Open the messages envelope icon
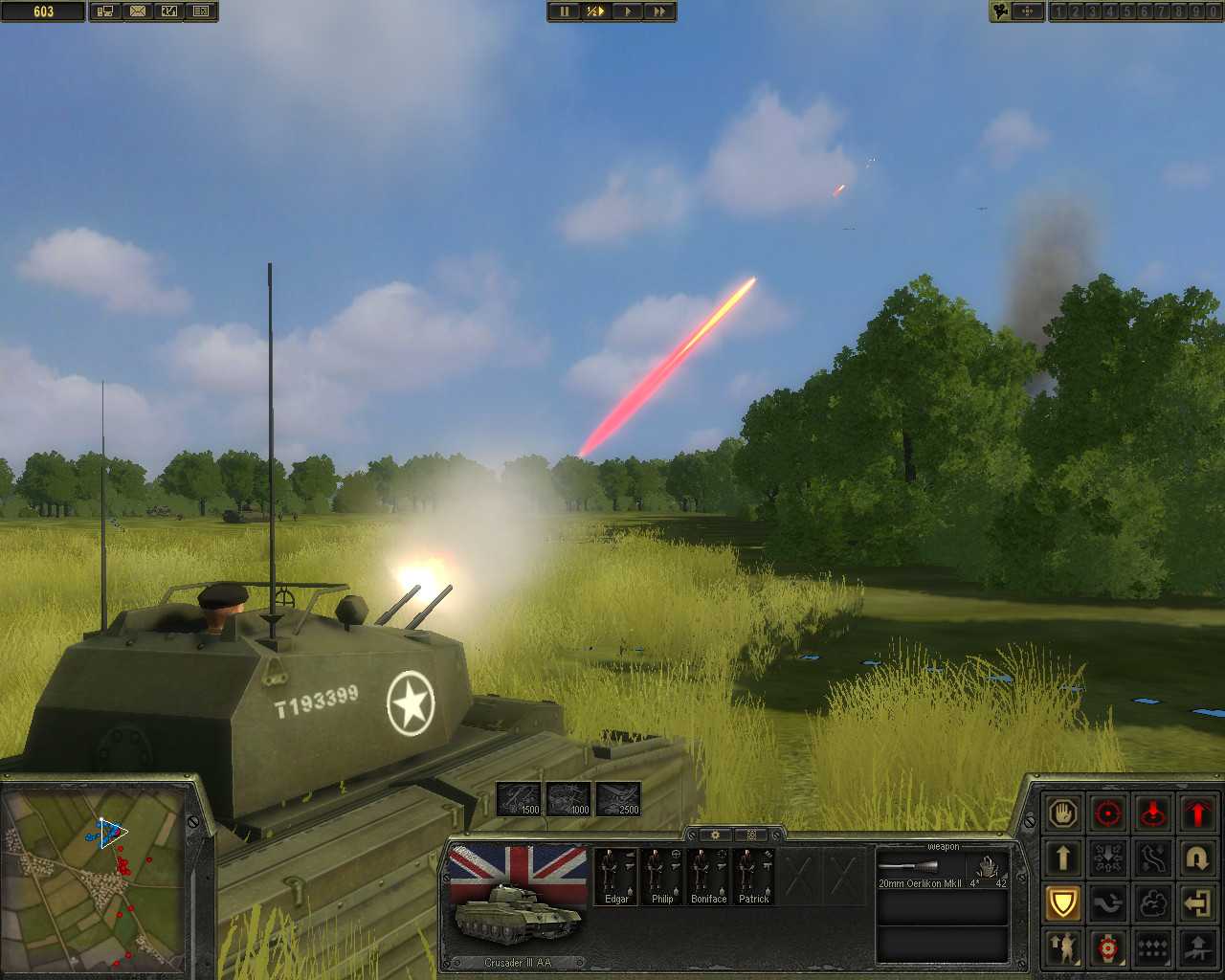Screen dimensions: 1225x980 [x=138, y=12]
